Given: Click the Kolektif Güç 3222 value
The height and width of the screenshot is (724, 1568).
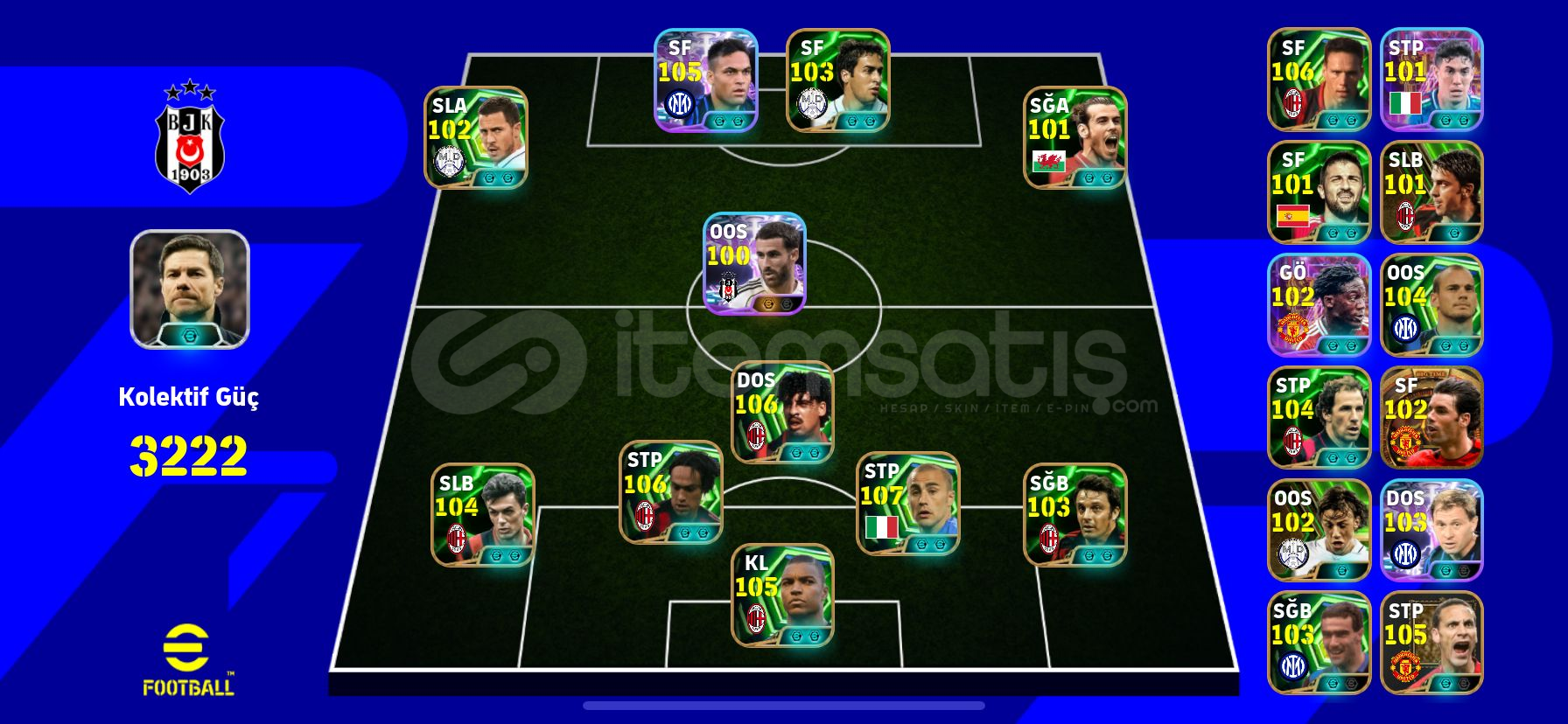Looking at the screenshot, I should point(188,455).
